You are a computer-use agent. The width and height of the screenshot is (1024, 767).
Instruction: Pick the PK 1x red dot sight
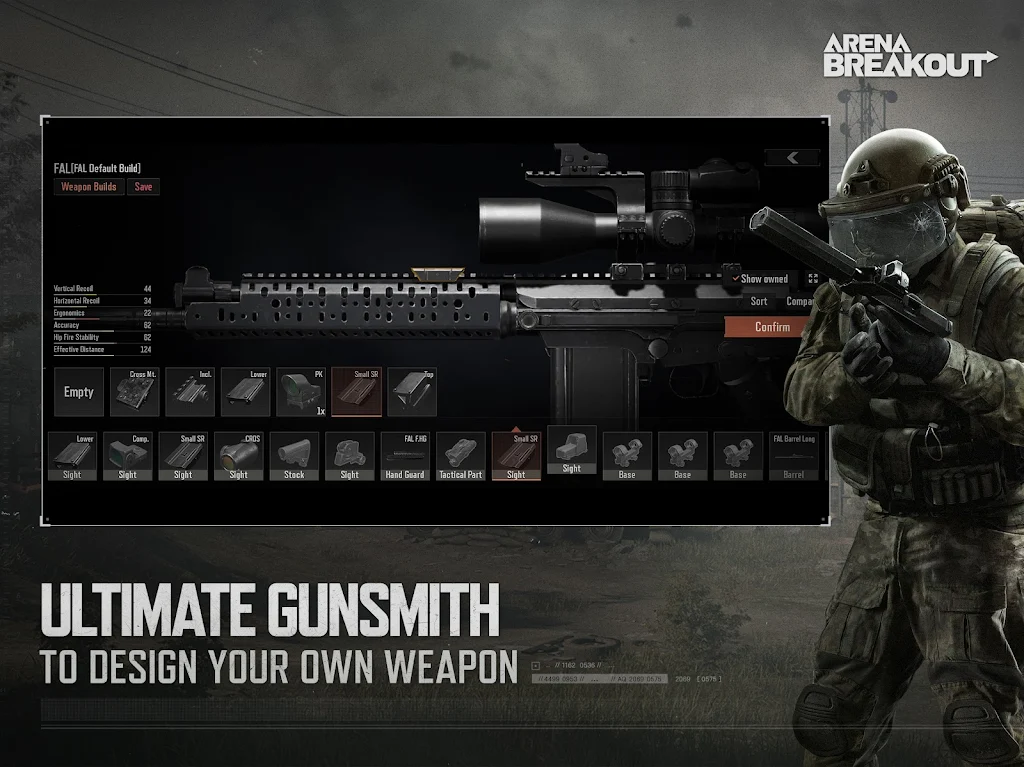301,392
